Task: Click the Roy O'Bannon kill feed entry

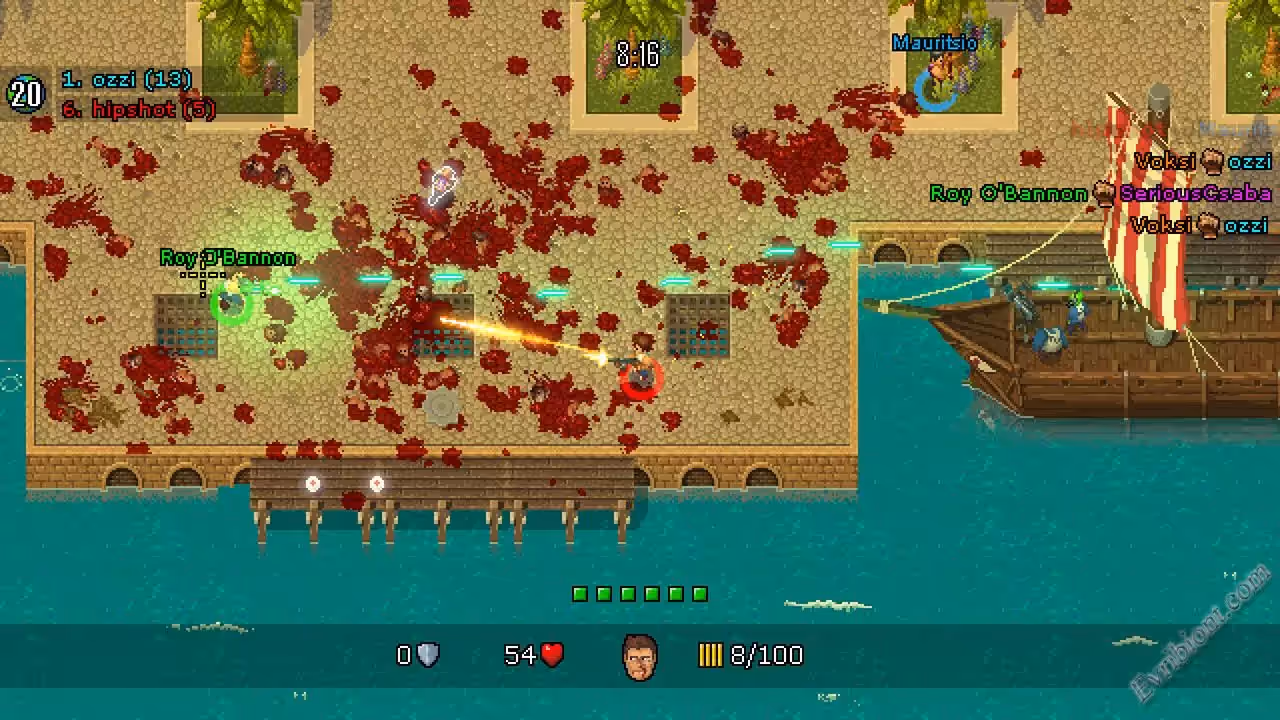Action: coord(1100,194)
